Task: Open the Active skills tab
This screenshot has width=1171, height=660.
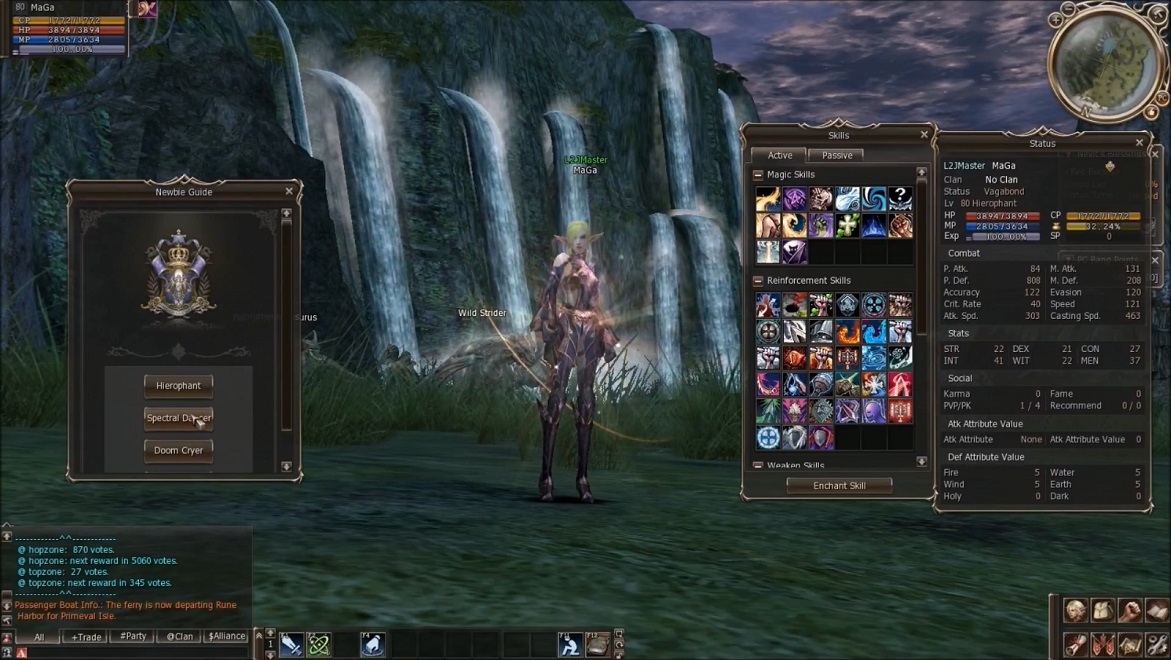Action: click(x=780, y=155)
